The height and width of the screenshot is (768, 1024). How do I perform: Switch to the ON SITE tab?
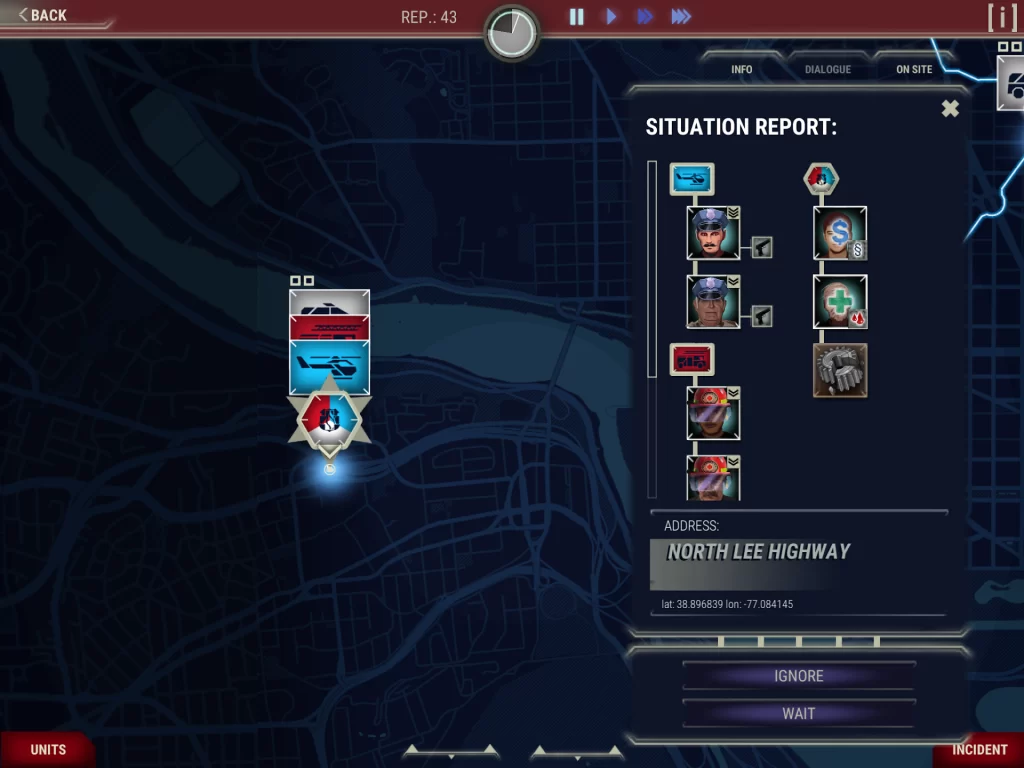(x=914, y=69)
